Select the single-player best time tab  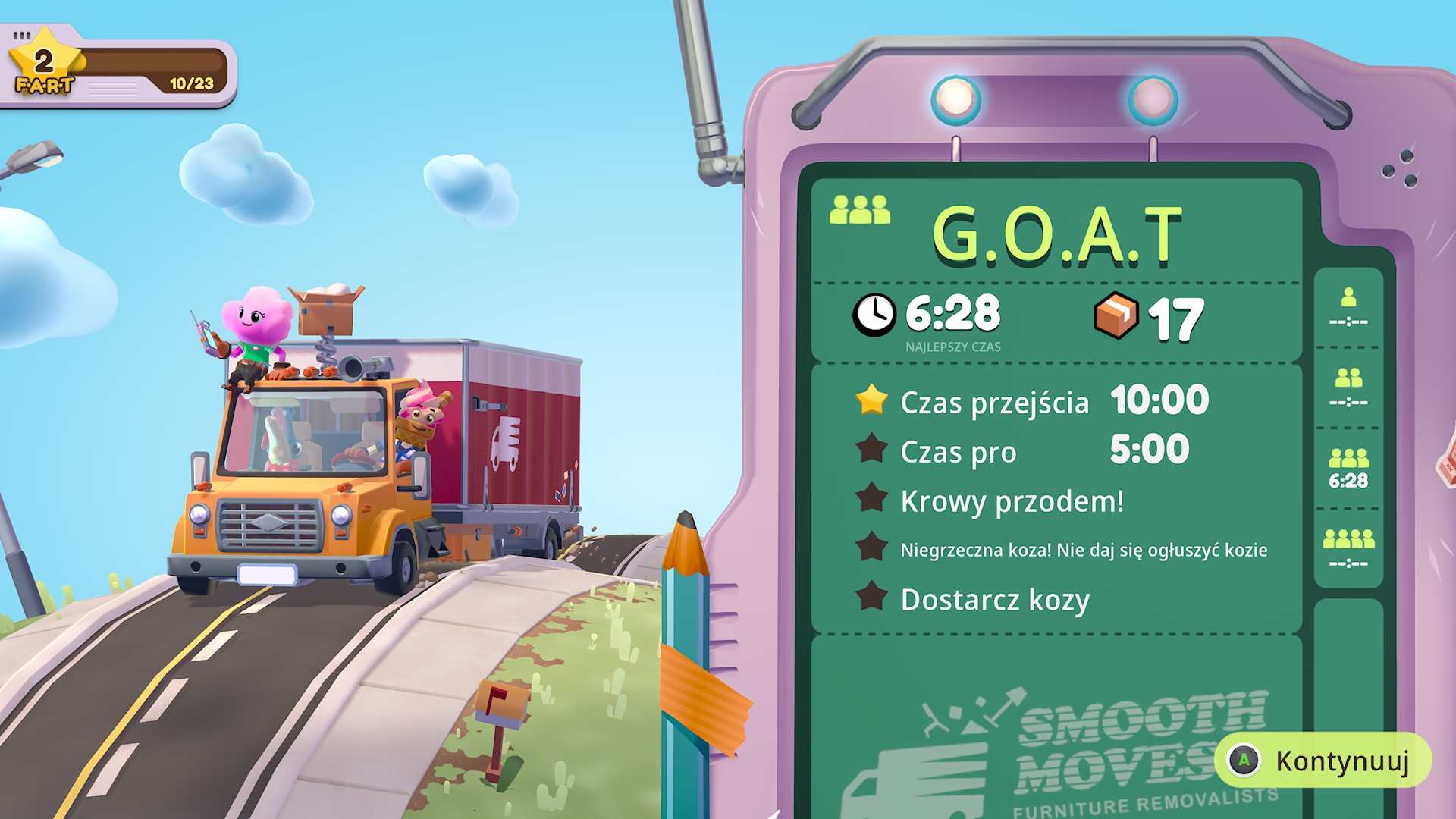coord(1348,308)
